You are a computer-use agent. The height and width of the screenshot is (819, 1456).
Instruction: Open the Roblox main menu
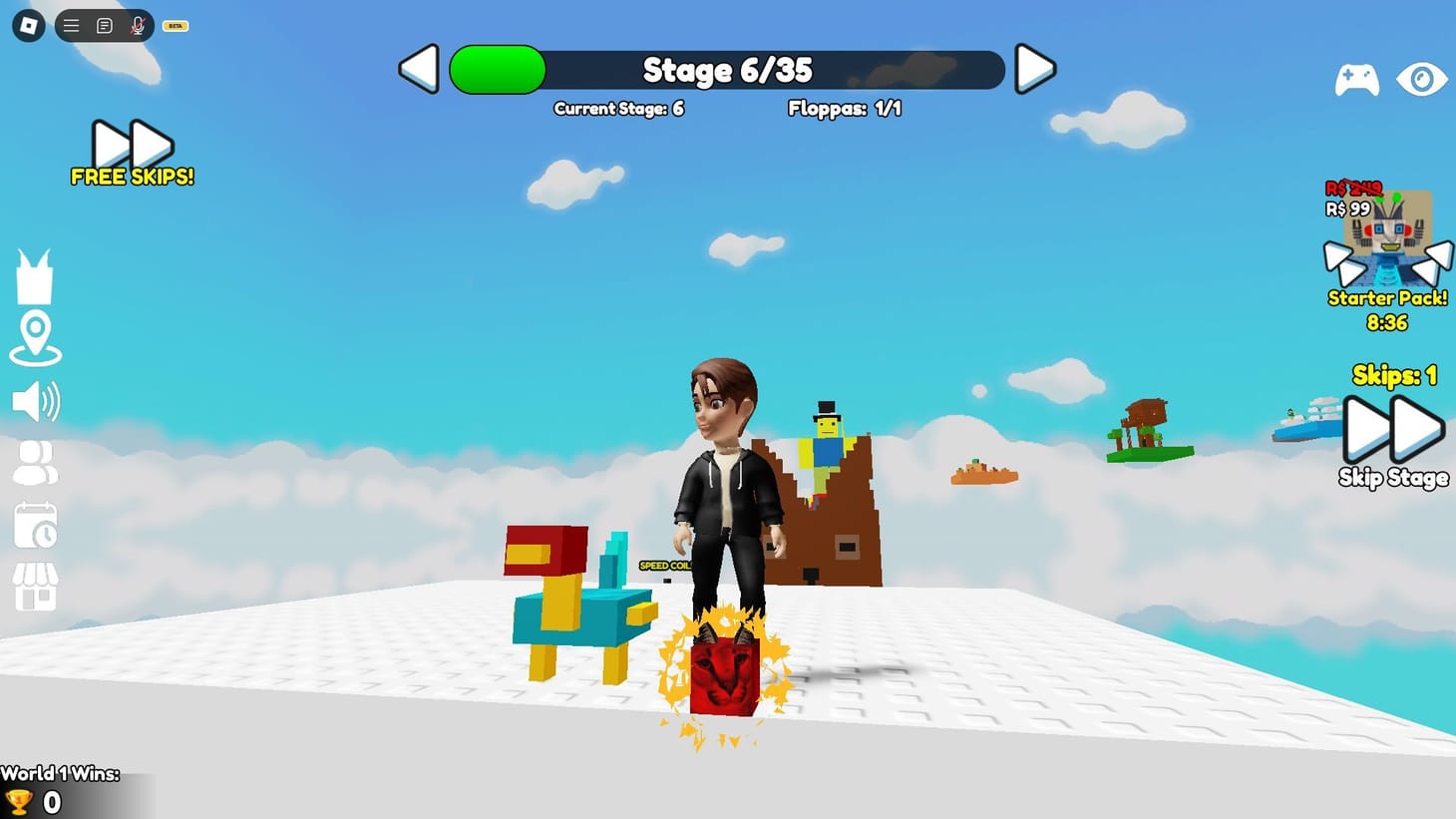pyautogui.click(x=27, y=24)
